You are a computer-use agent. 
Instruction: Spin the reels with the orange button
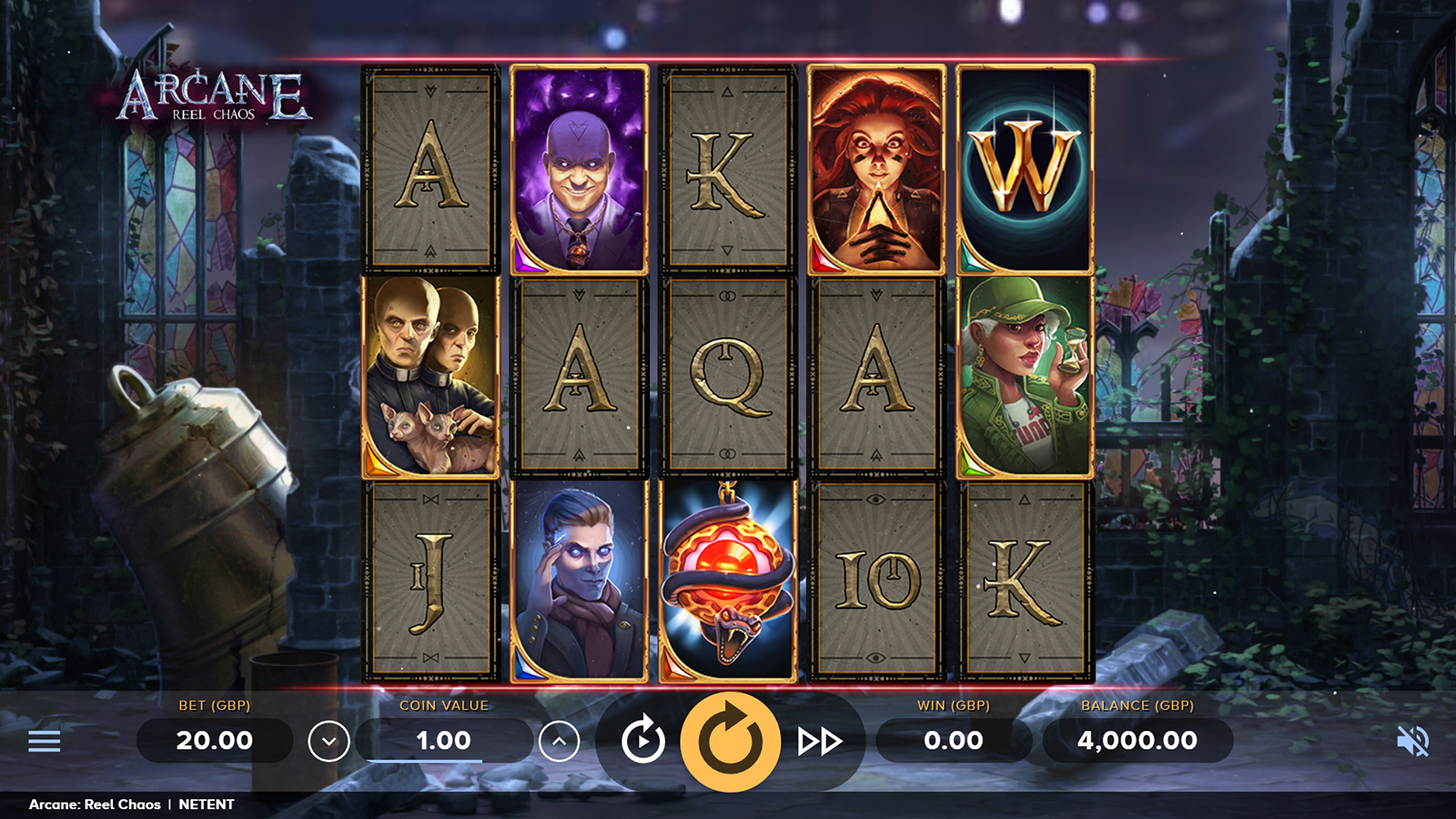[x=730, y=741]
